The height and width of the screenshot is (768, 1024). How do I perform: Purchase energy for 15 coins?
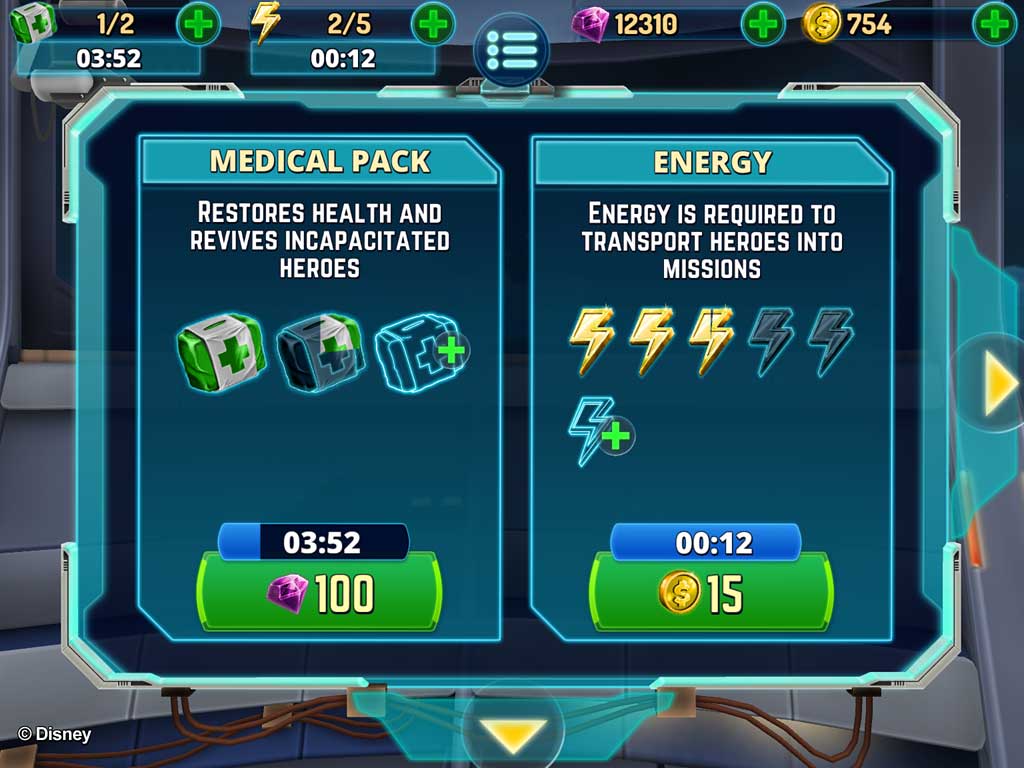(710, 592)
